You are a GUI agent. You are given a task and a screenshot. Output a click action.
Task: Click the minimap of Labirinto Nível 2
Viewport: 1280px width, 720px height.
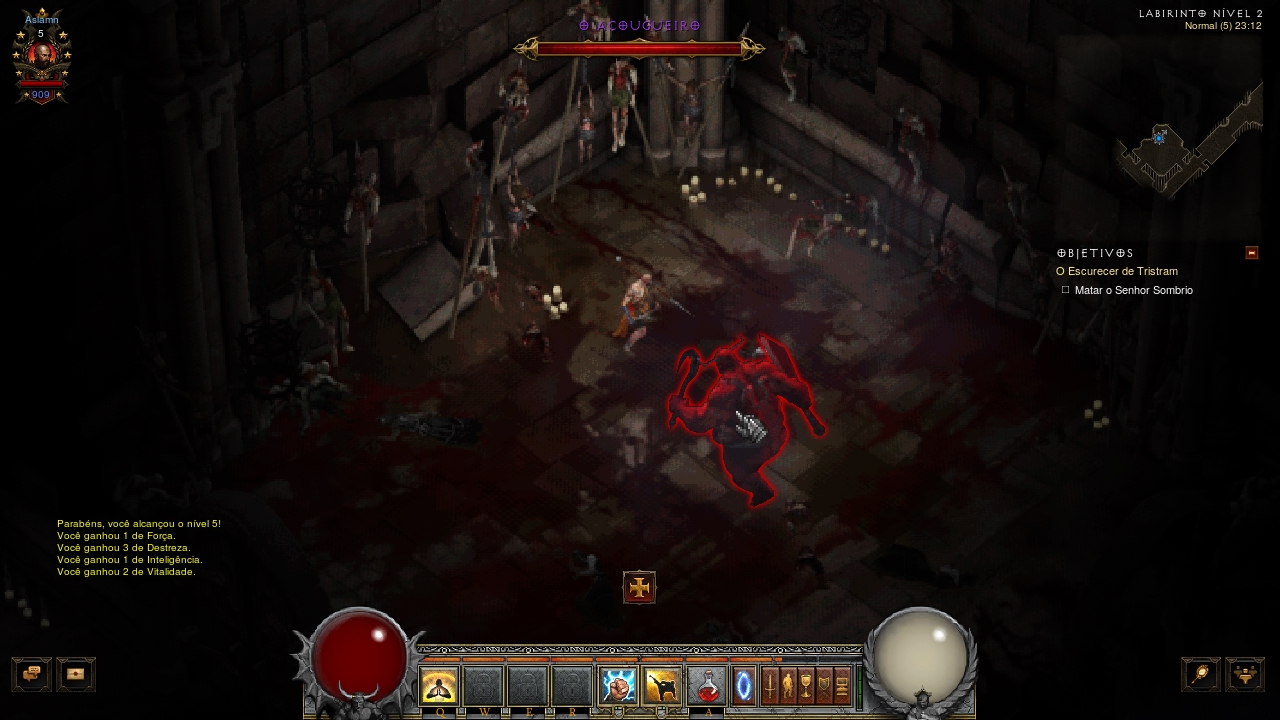tap(1188, 145)
